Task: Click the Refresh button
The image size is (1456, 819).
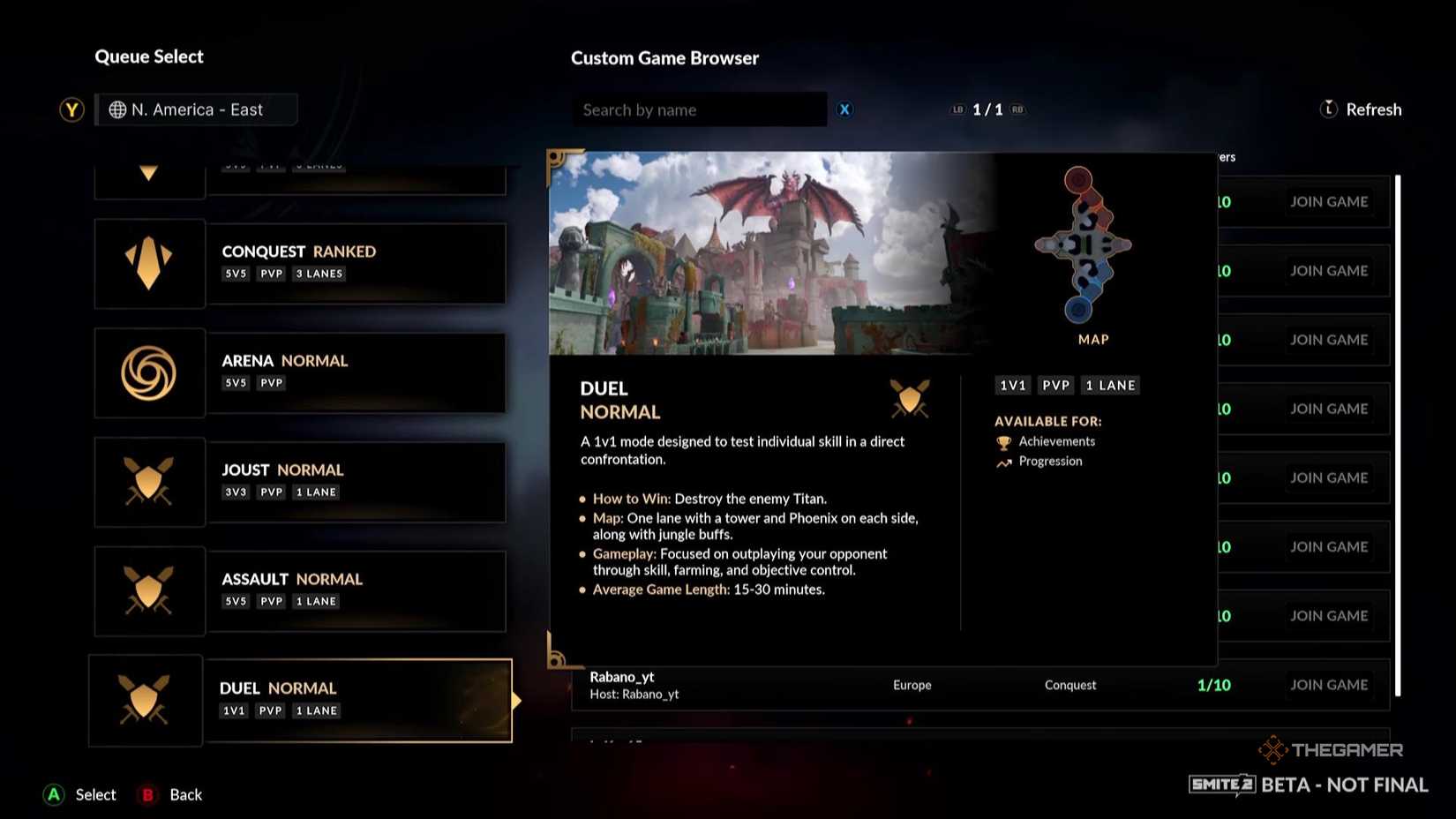Action: (1374, 109)
